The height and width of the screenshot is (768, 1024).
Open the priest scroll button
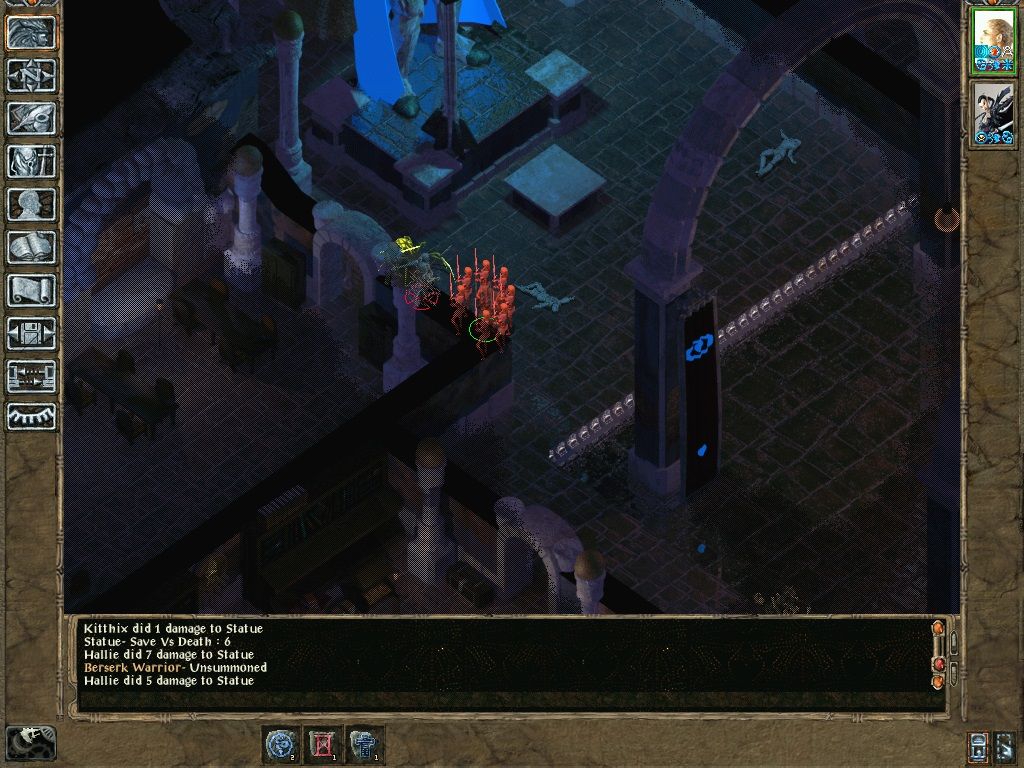coord(32,290)
